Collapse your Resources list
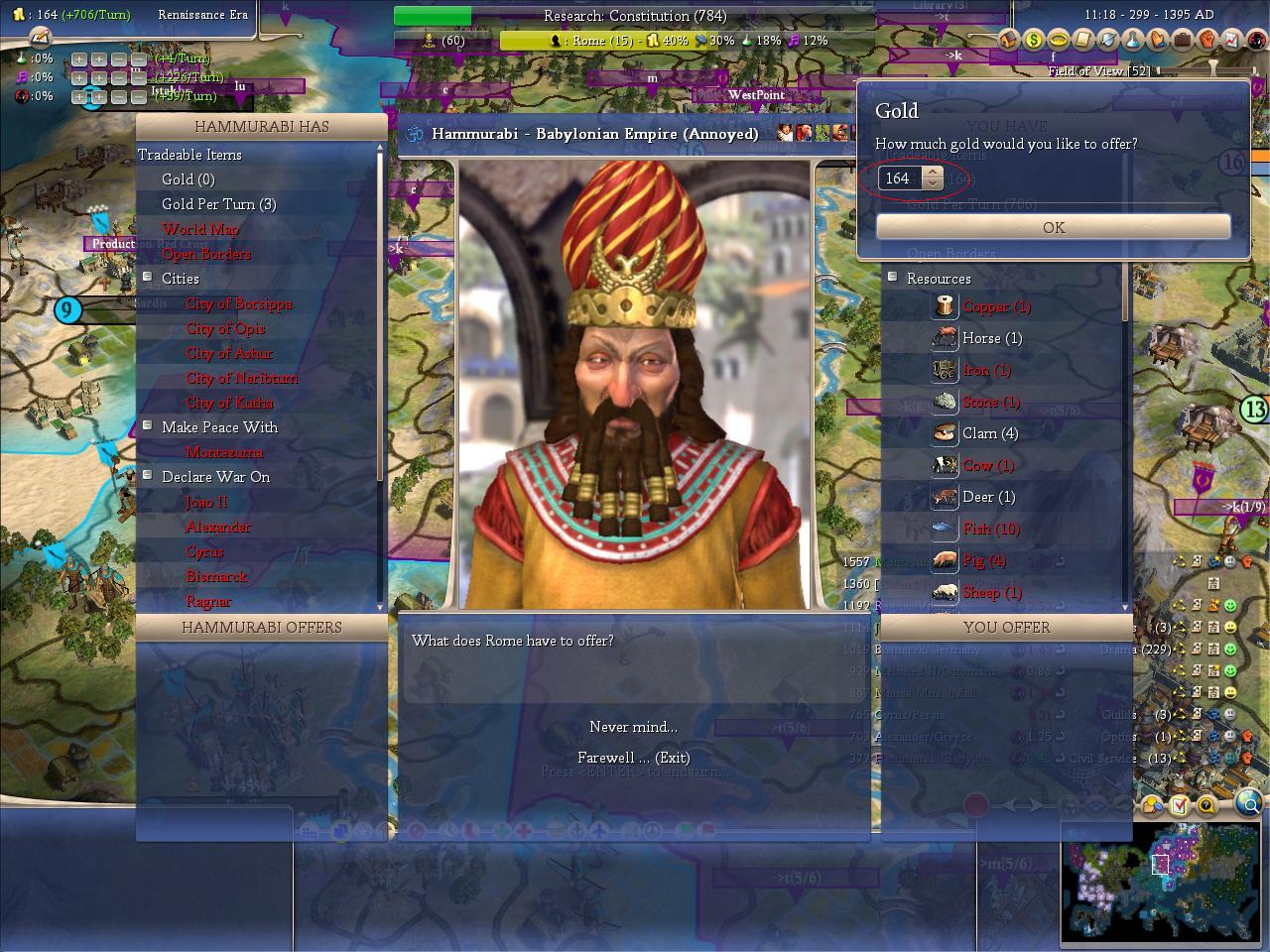Viewport: 1270px width, 952px height. click(x=892, y=278)
